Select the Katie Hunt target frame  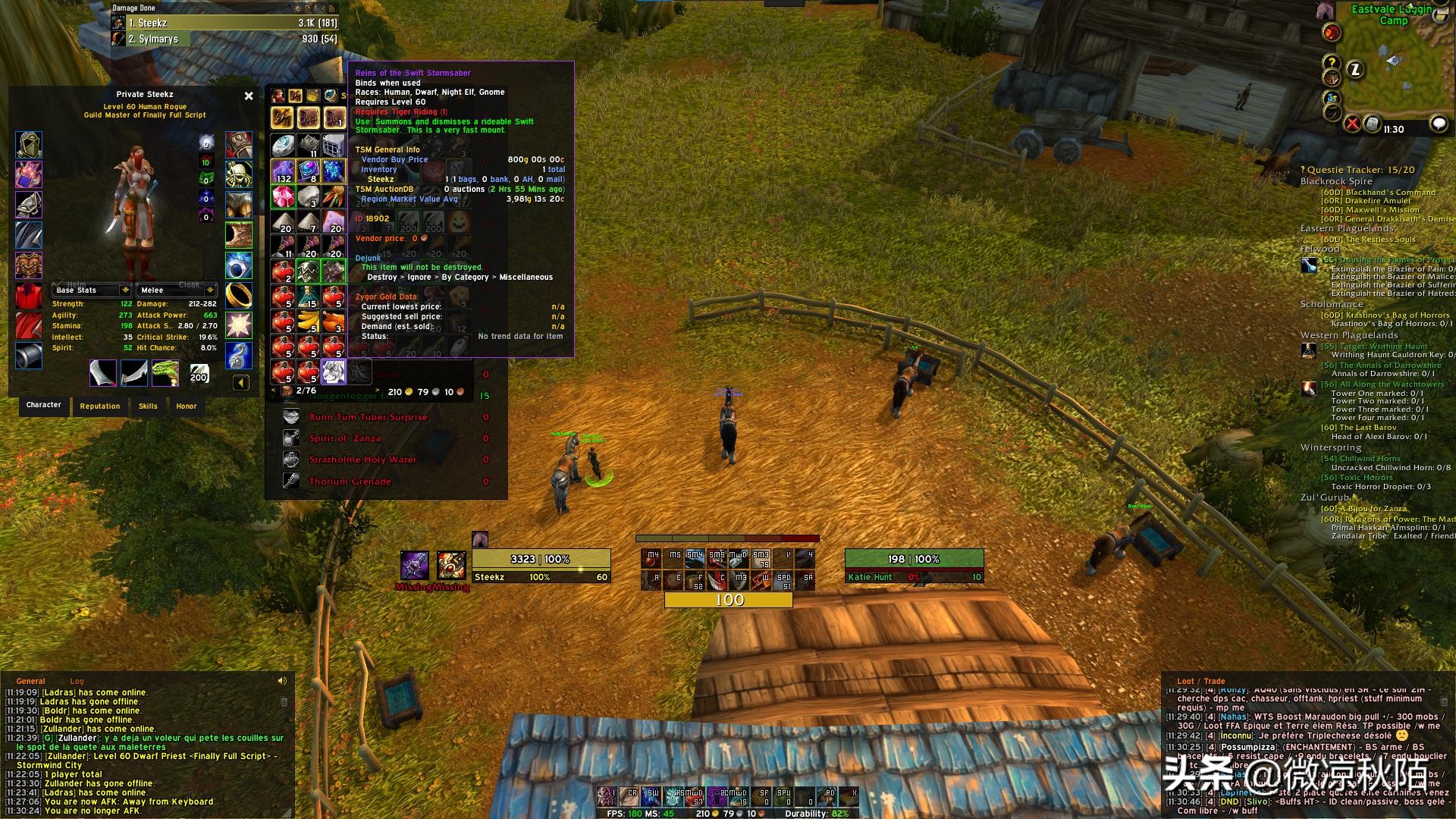pyautogui.click(x=914, y=567)
